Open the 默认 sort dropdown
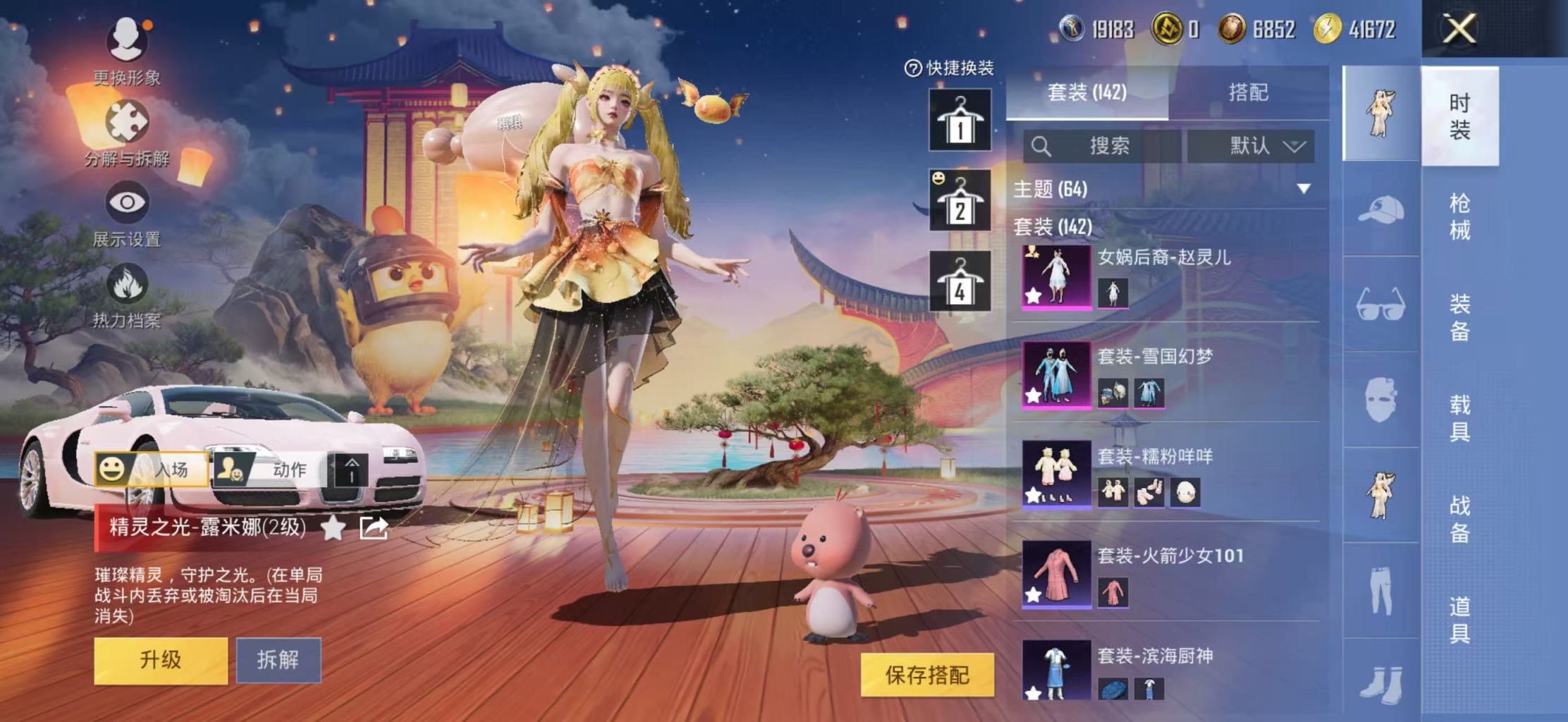This screenshot has width=1568, height=722. tap(1251, 146)
